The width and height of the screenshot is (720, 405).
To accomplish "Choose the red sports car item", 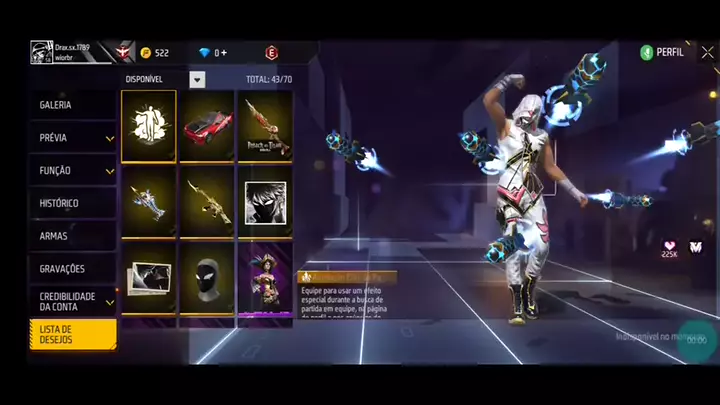I will click(207, 126).
